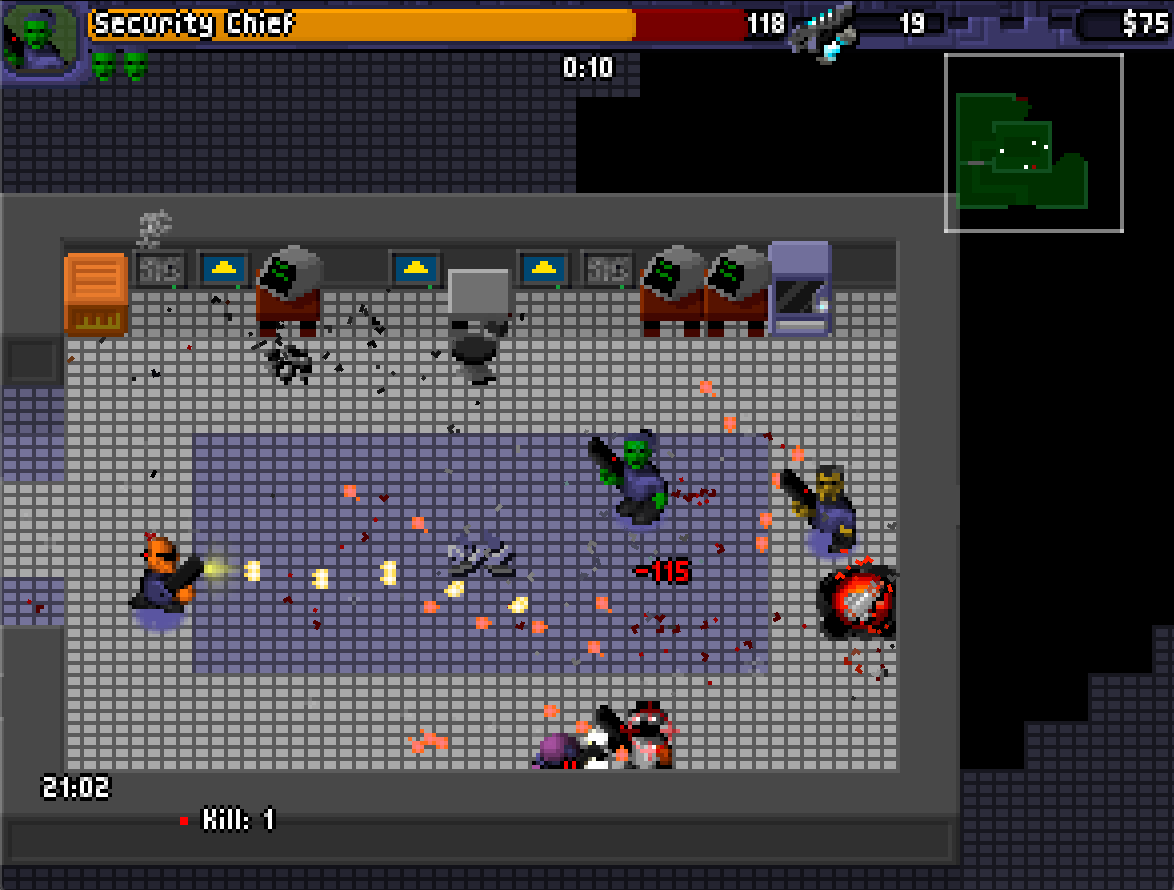1174x890 pixels.
Task: Click the Kill objective tracker
Action: (228, 820)
